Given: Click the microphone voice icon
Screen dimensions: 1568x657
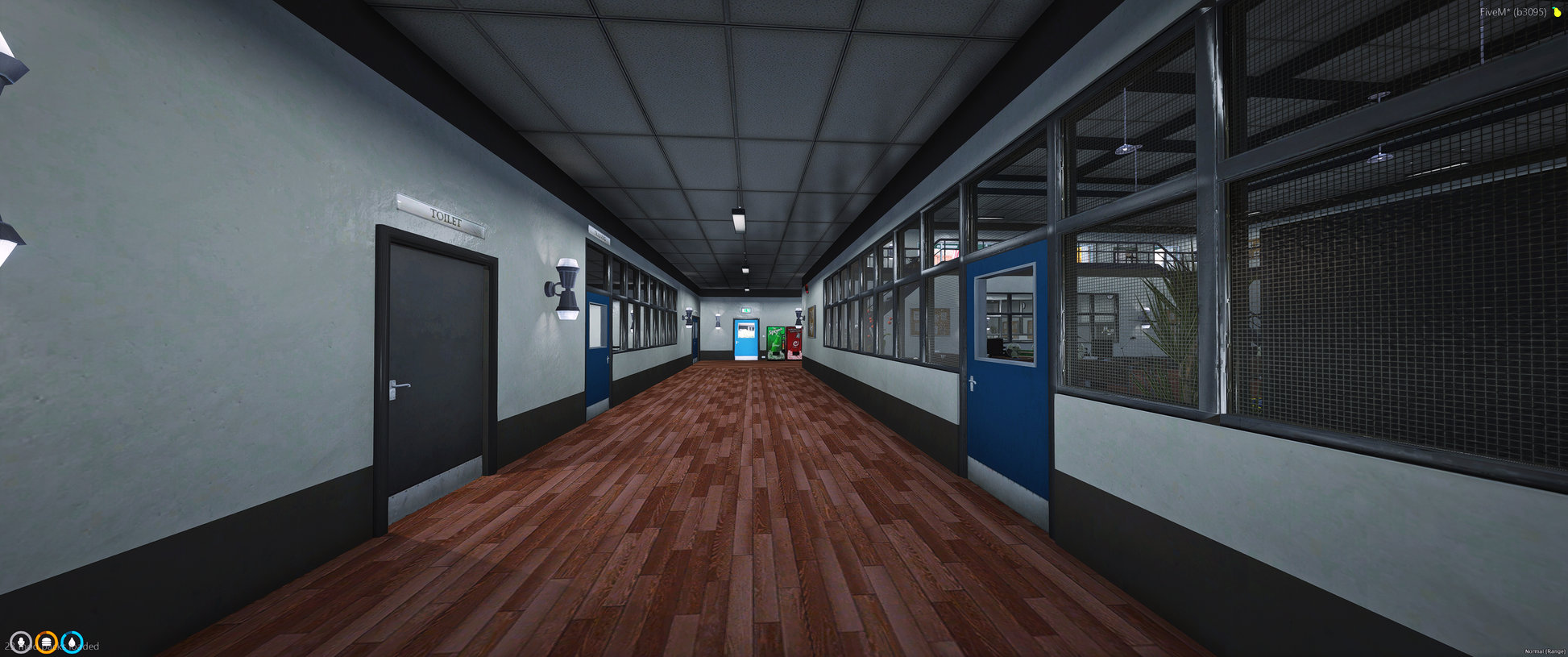Looking at the screenshot, I should pyautogui.click(x=21, y=642).
